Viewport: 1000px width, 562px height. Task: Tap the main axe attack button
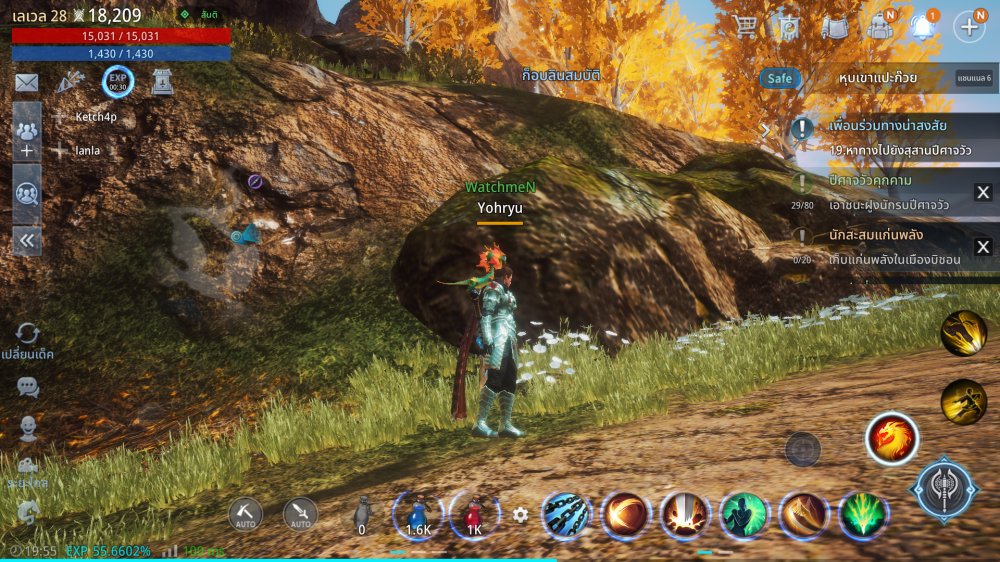click(x=943, y=490)
